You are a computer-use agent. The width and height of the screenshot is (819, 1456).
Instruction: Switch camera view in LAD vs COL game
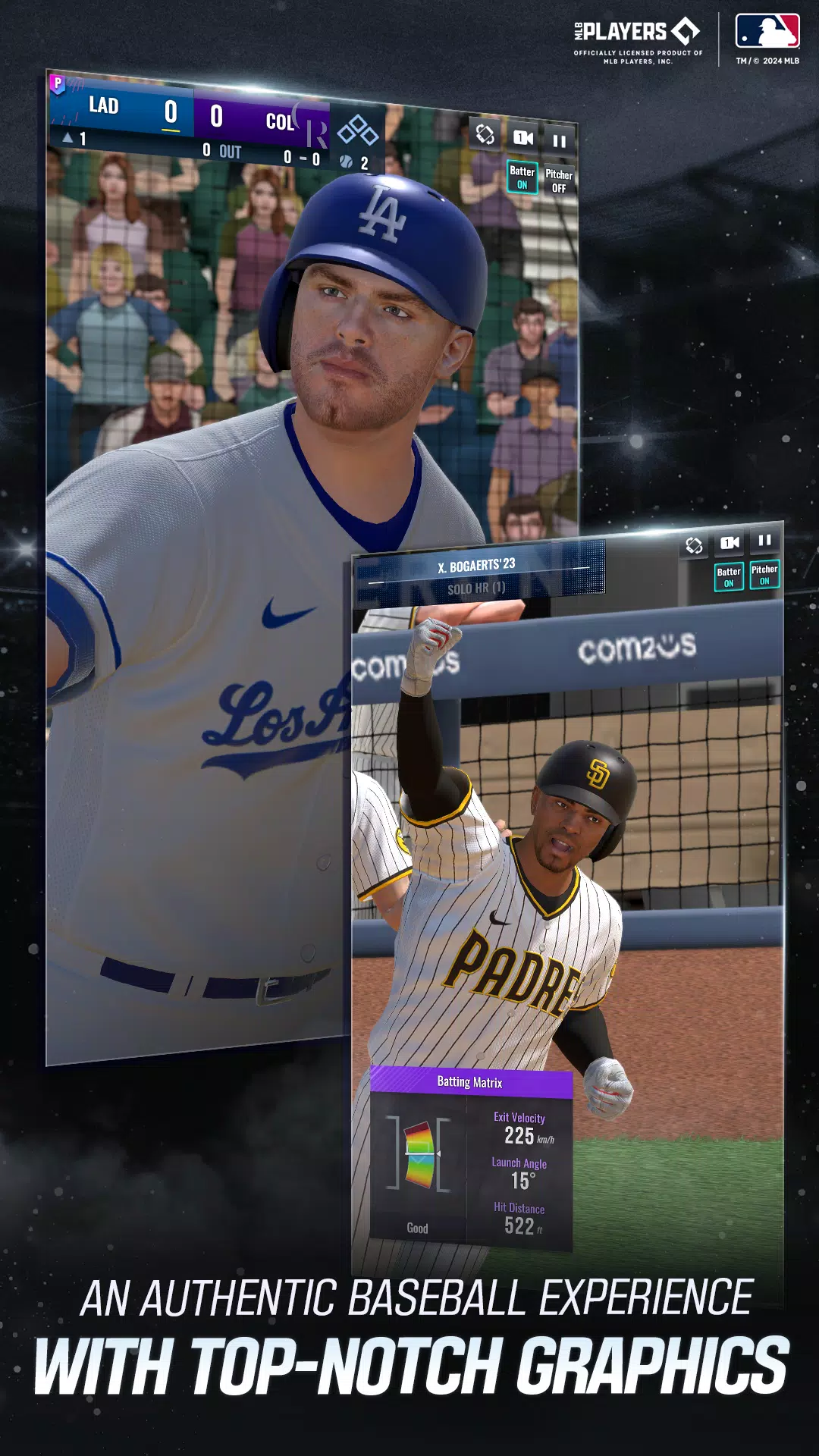523,137
